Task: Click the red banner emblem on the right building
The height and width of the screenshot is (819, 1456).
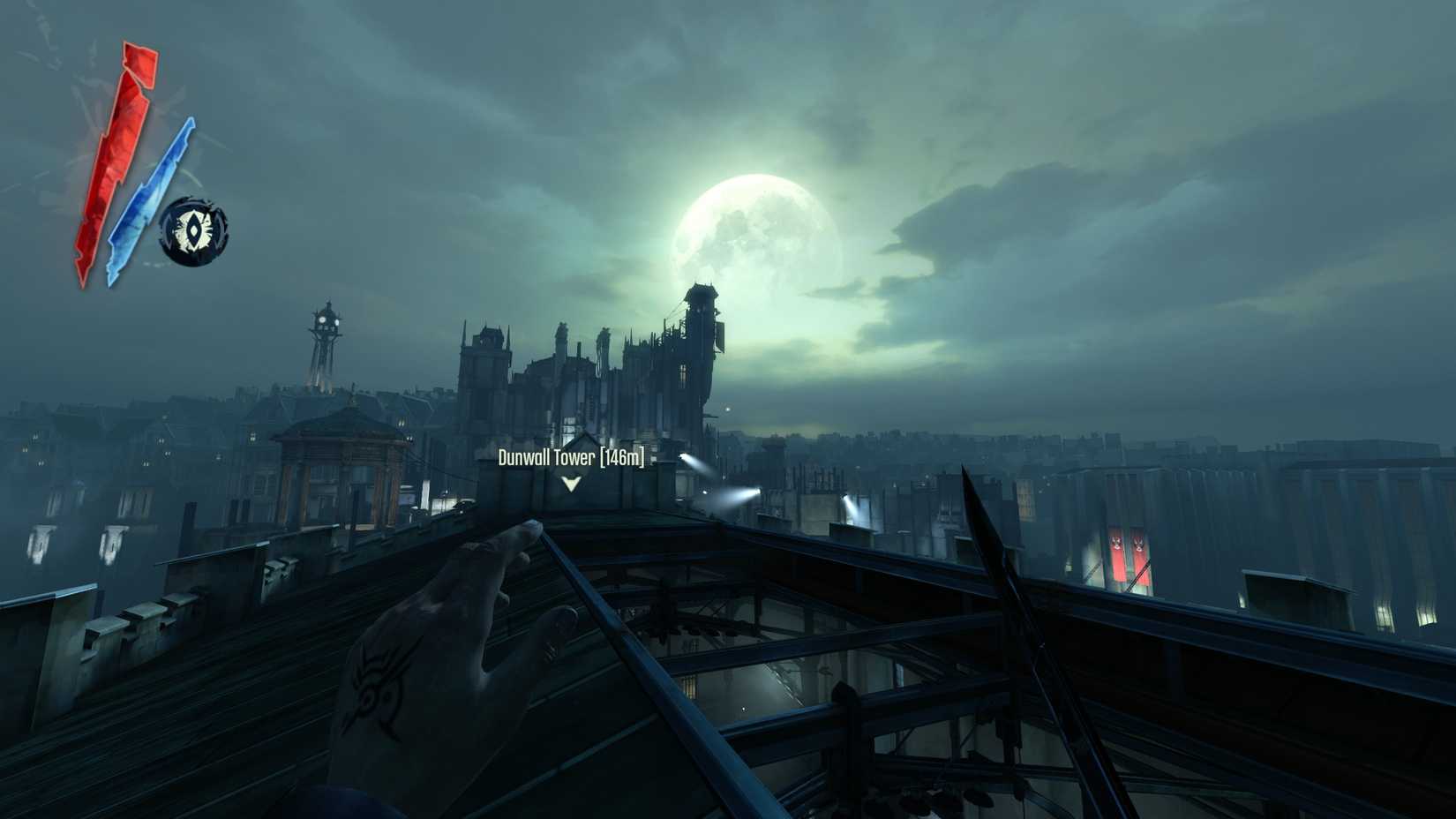Action: (x=1116, y=541)
